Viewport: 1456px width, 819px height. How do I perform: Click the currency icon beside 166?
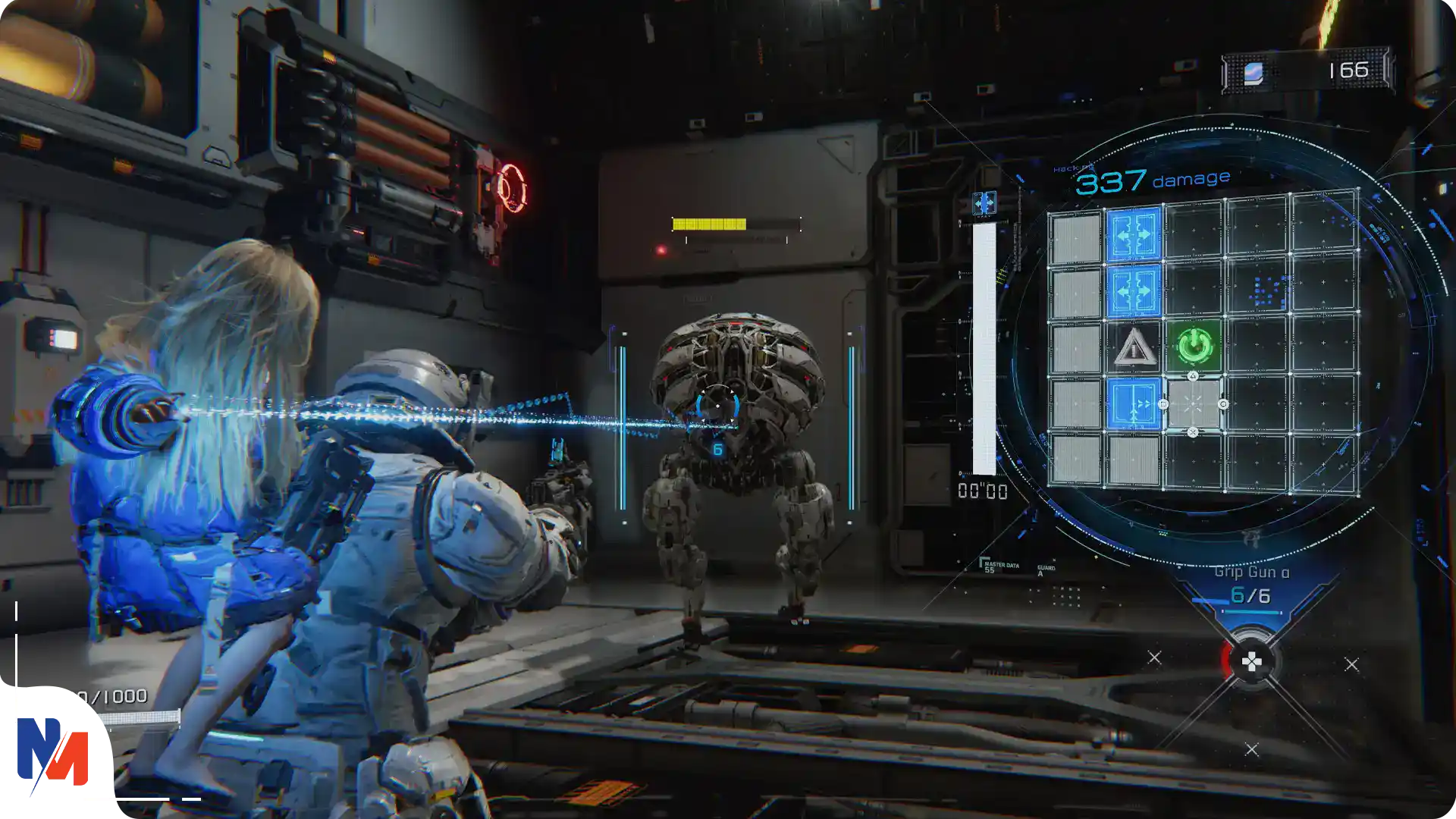point(1254,73)
